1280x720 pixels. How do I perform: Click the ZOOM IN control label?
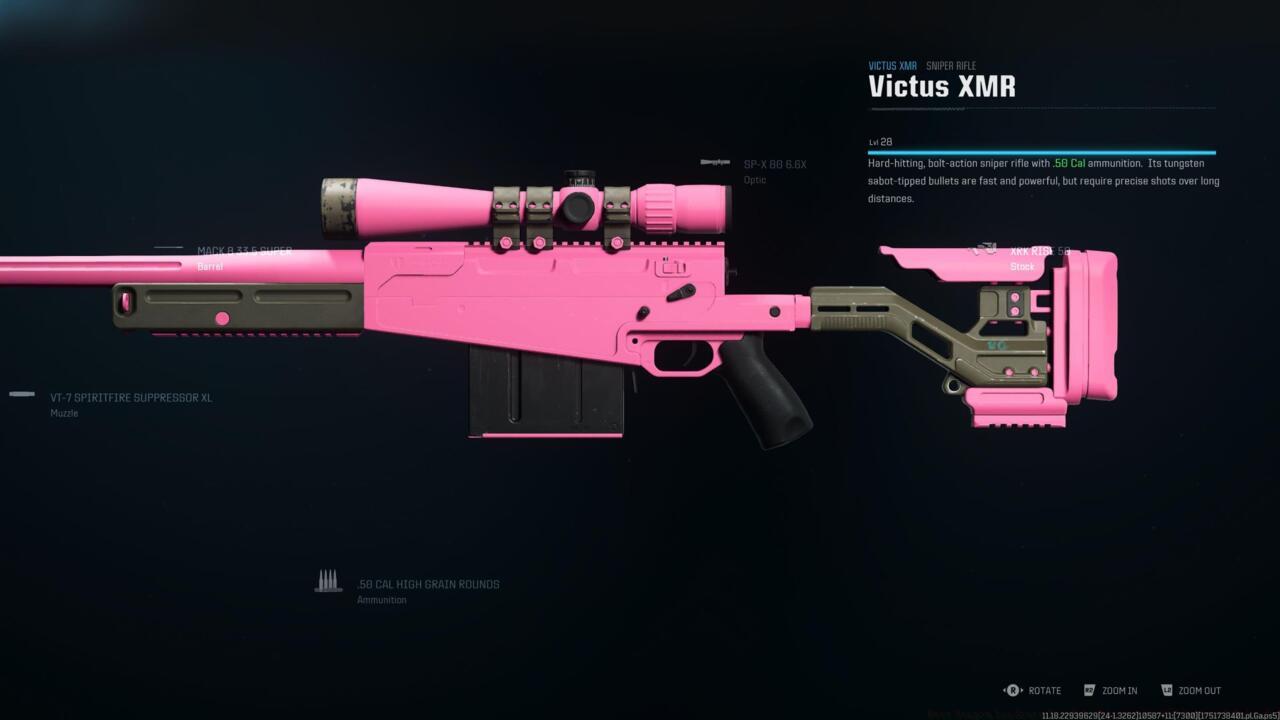point(1120,690)
